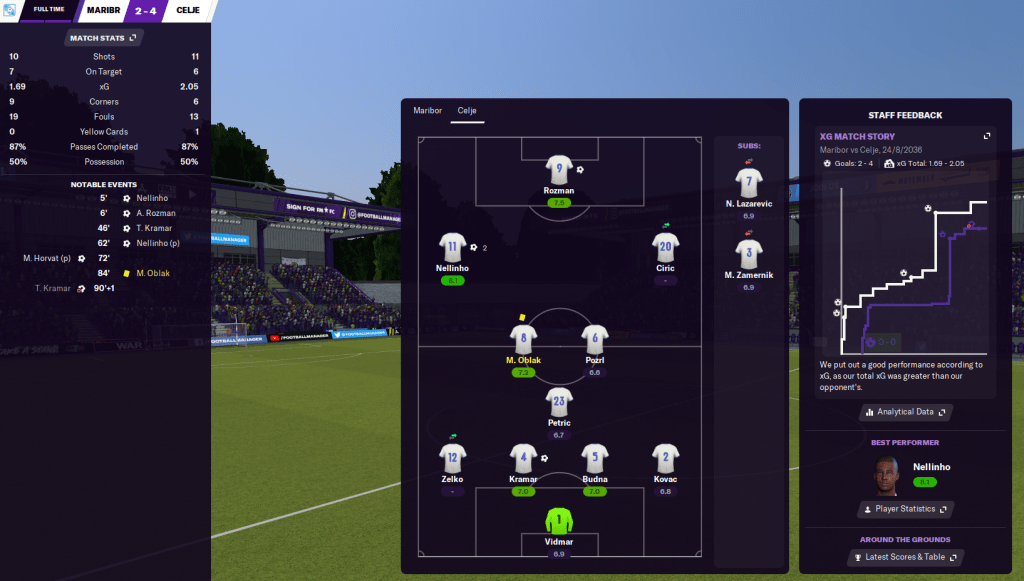Open the Match Stats panel
The width and height of the screenshot is (1024, 581).
[104, 38]
